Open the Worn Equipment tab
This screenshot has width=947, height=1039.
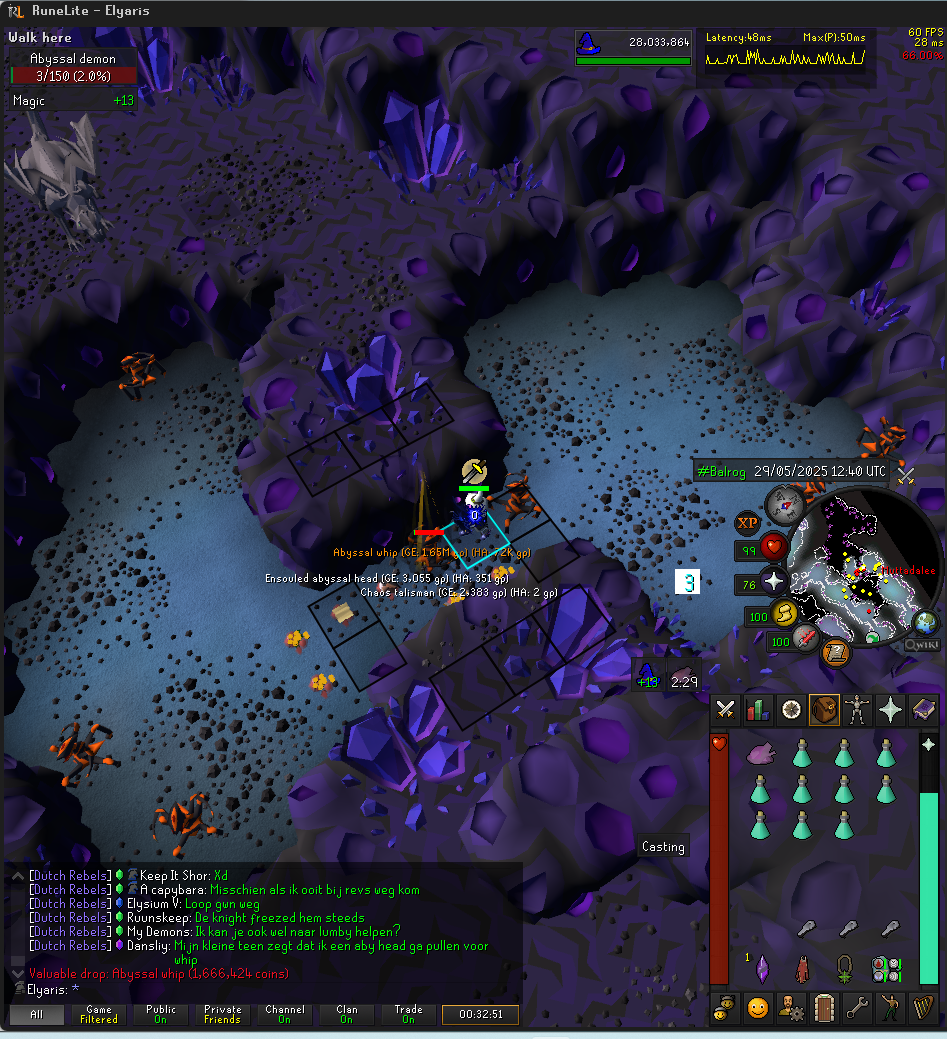[x=857, y=710]
